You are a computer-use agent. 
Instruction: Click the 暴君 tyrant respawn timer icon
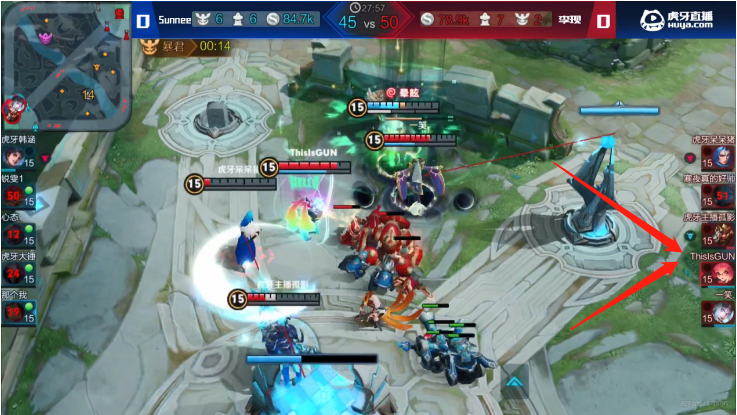(150, 46)
